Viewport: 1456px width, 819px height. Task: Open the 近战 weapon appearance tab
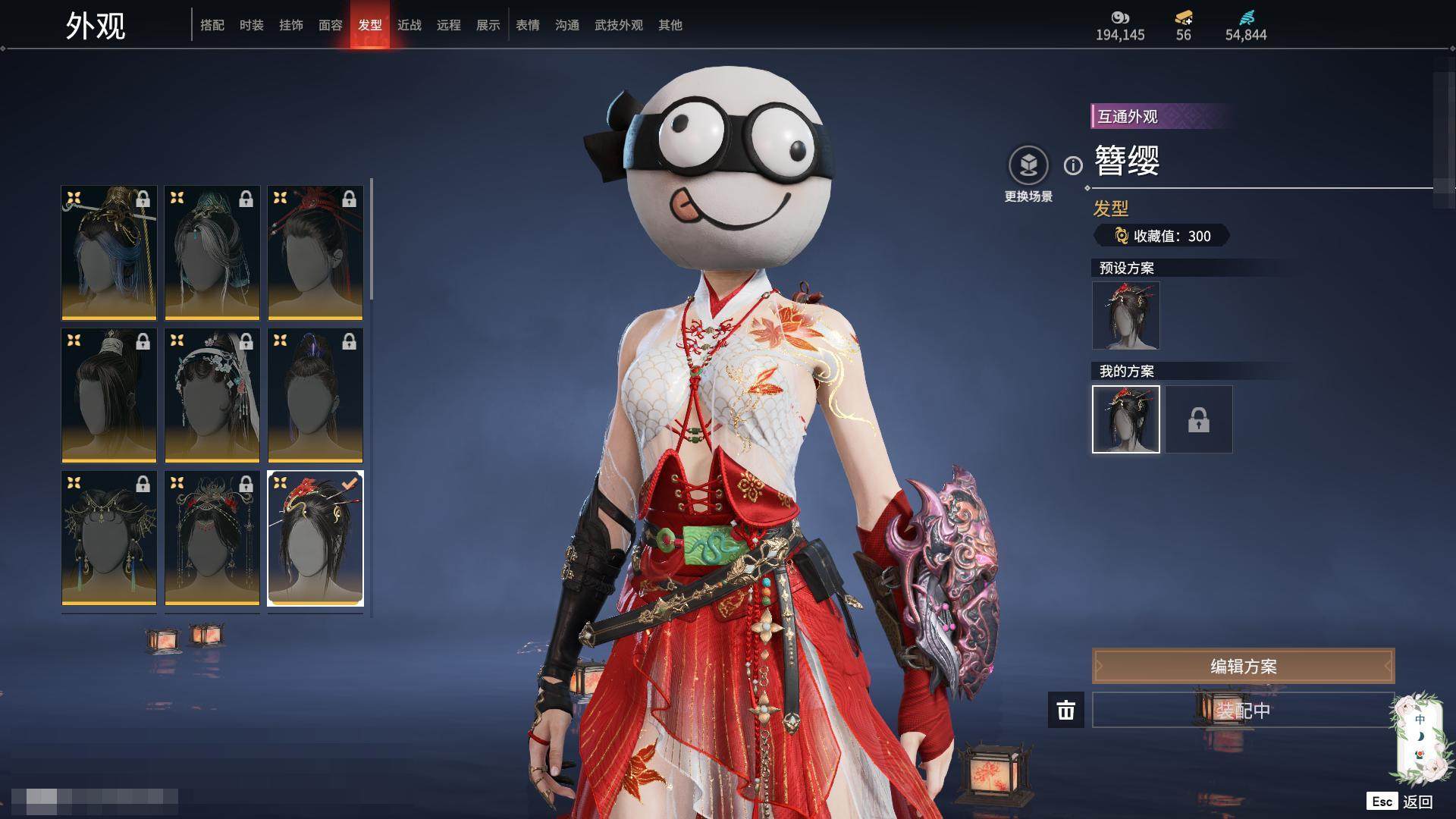pos(409,25)
